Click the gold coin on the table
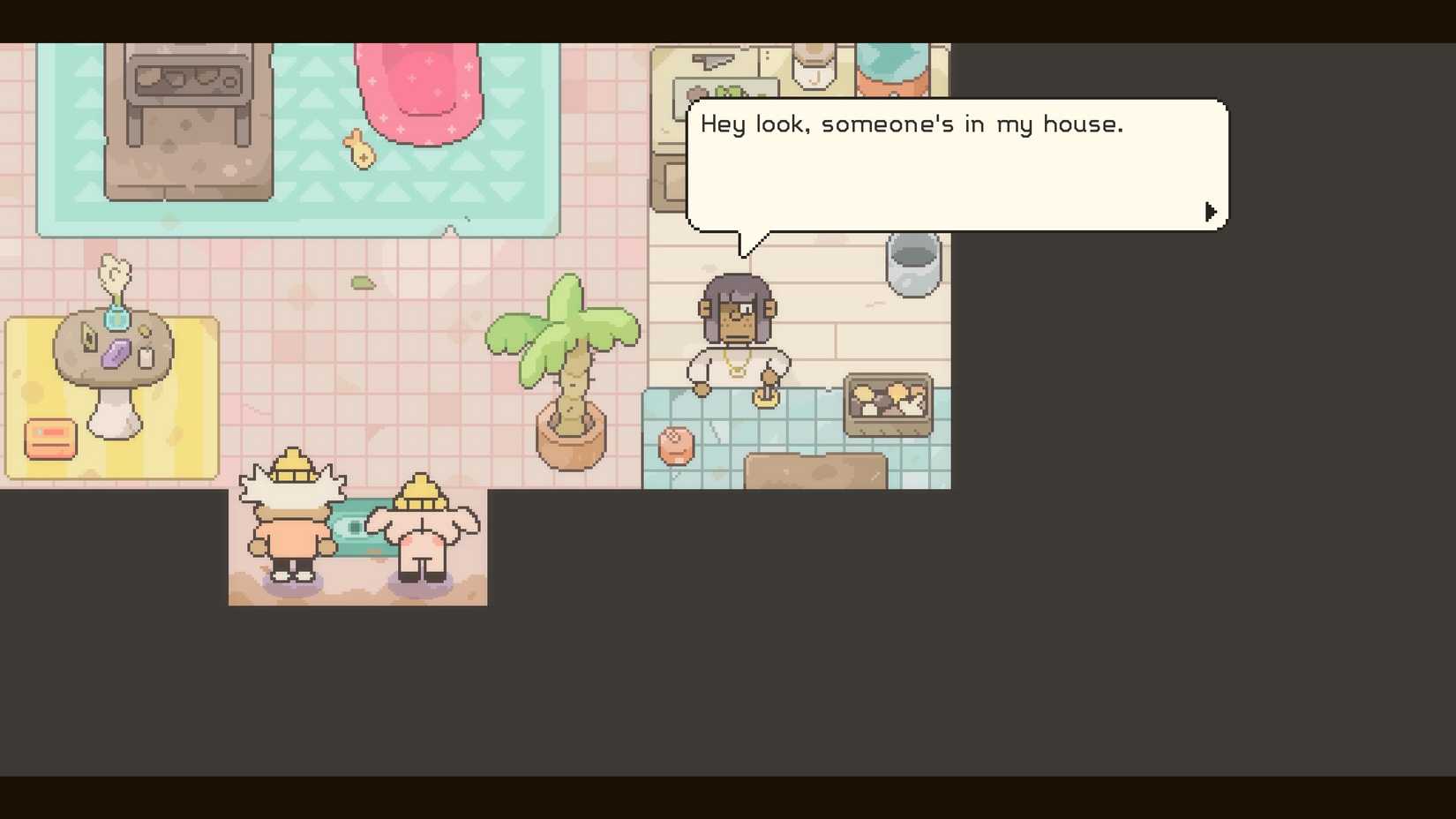Viewport: 1456px width, 819px height. point(144,330)
